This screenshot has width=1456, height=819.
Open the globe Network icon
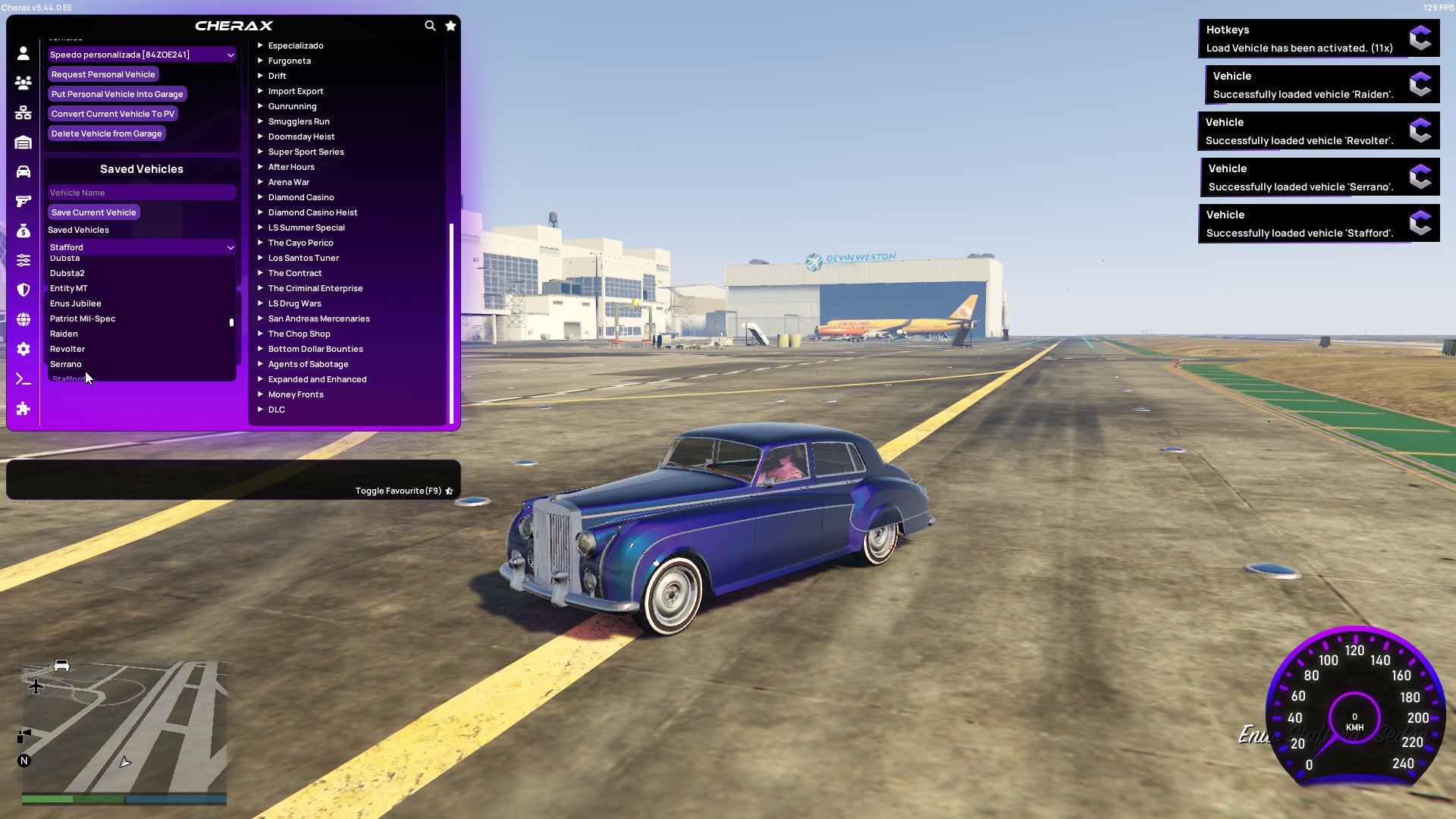pyautogui.click(x=23, y=318)
